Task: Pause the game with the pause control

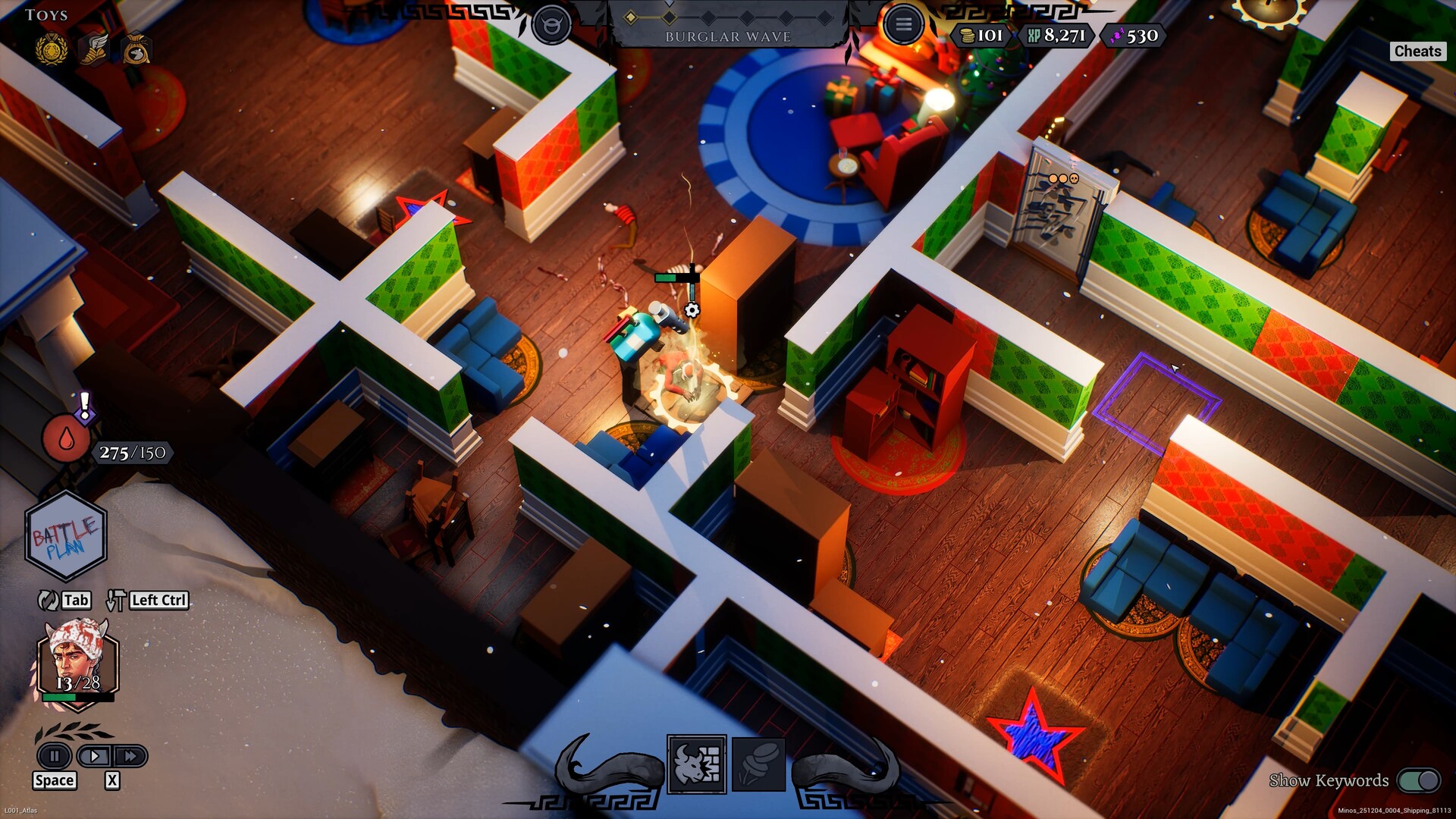Action: pyautogui.click(x=53, y=755)
